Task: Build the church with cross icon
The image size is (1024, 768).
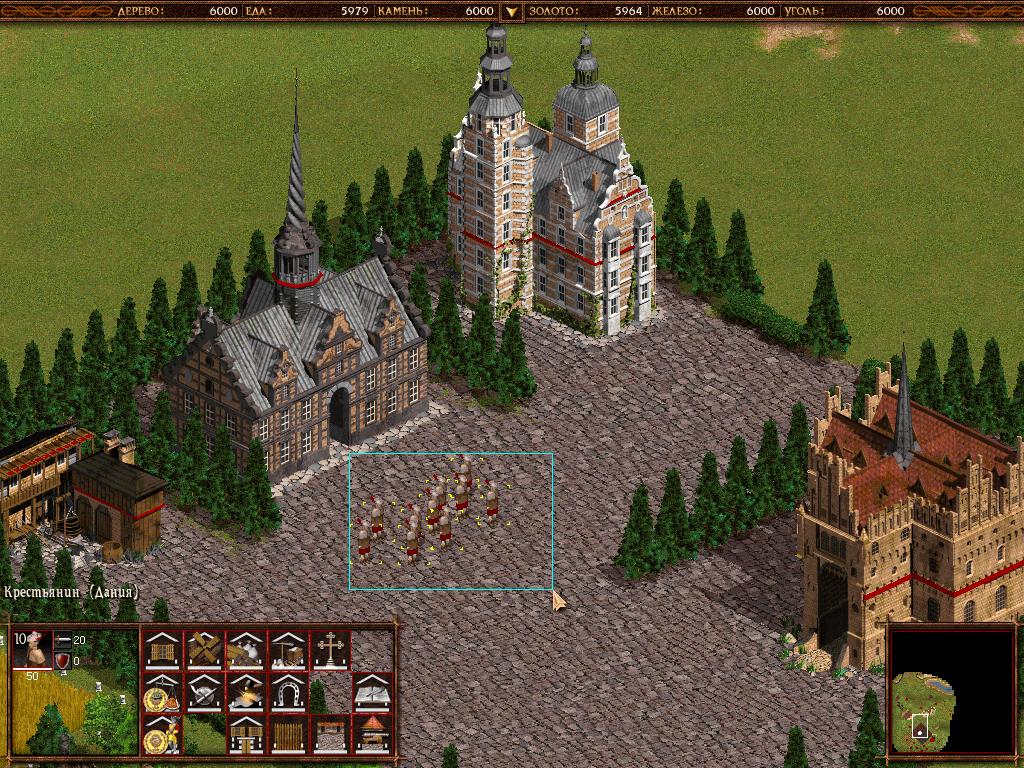Action: [330, 650]
